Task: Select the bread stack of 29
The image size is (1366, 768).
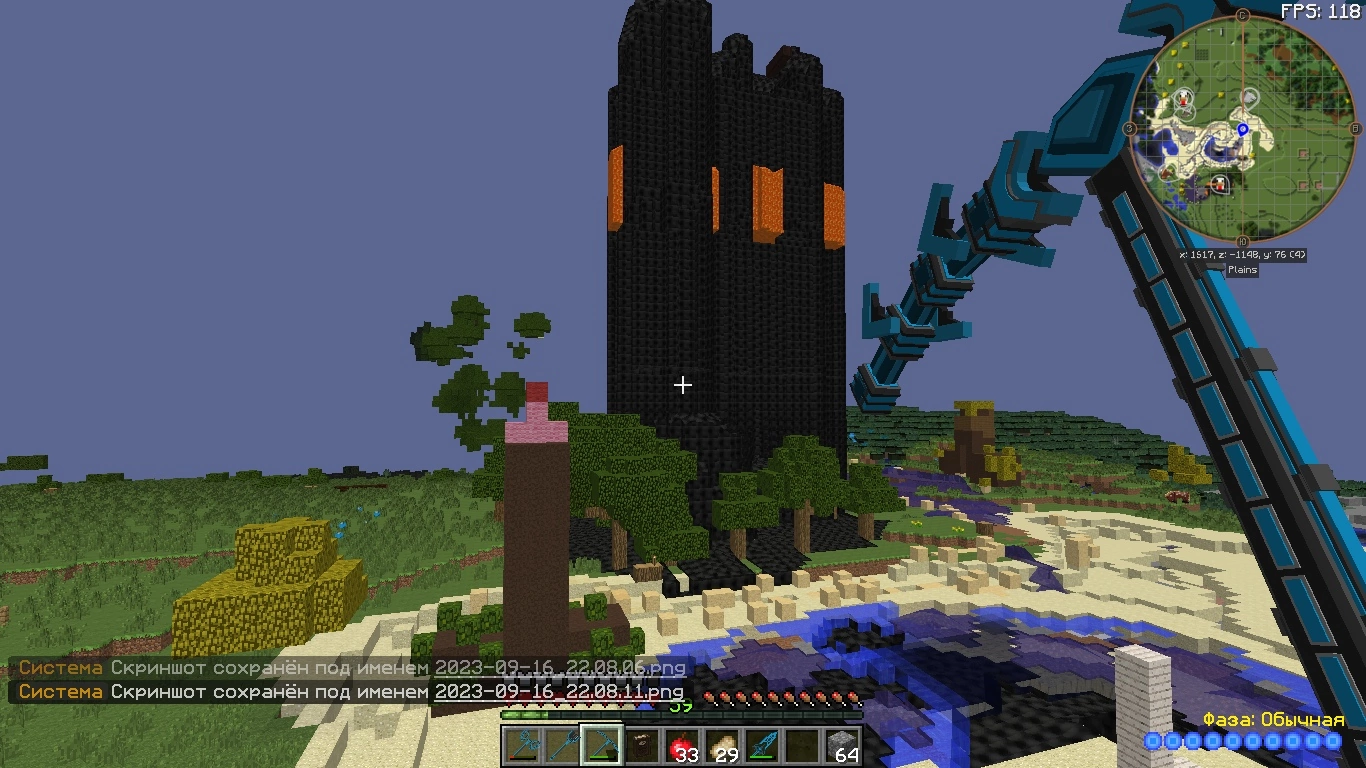Action: tap(721, 745)
